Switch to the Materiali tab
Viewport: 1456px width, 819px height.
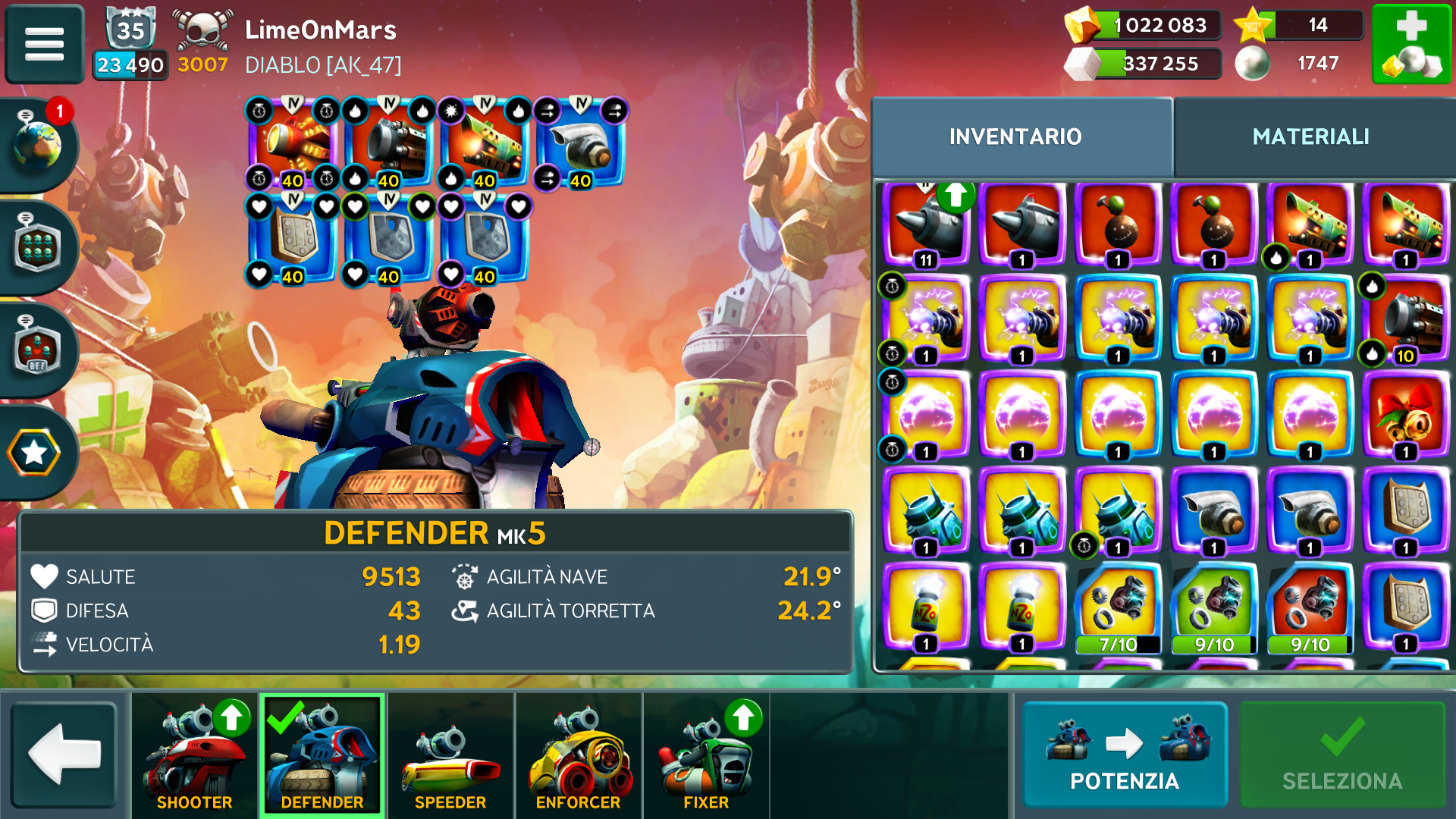(x=1310, y=136)
